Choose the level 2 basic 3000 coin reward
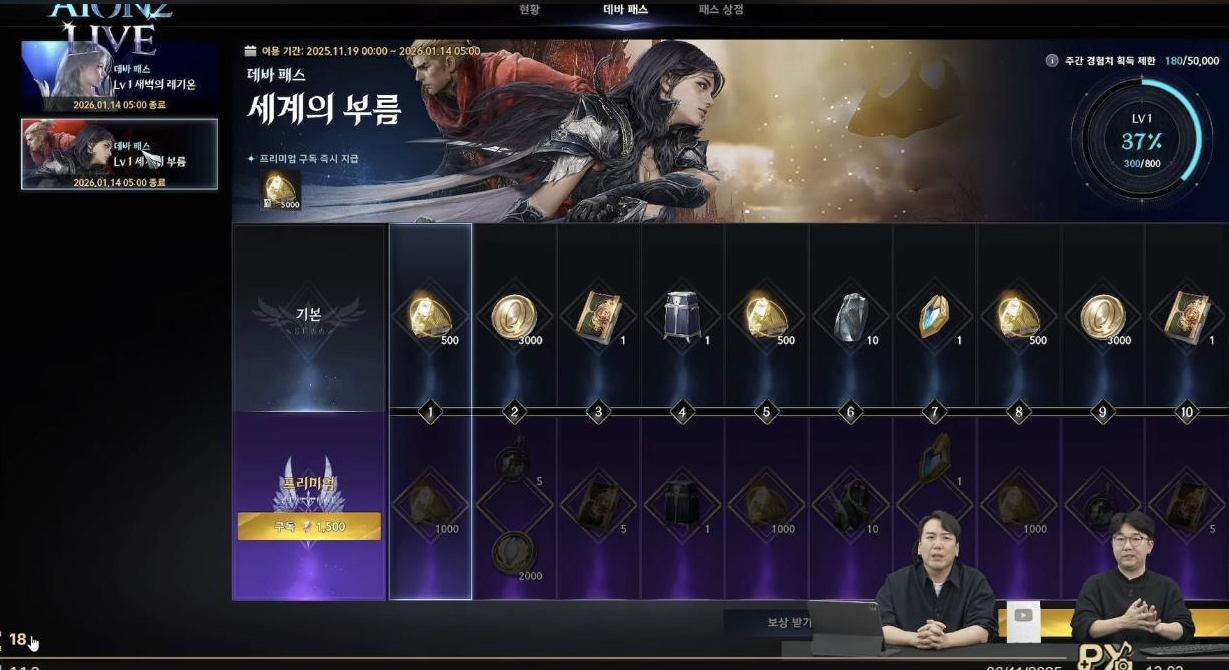 click(514, 318)
